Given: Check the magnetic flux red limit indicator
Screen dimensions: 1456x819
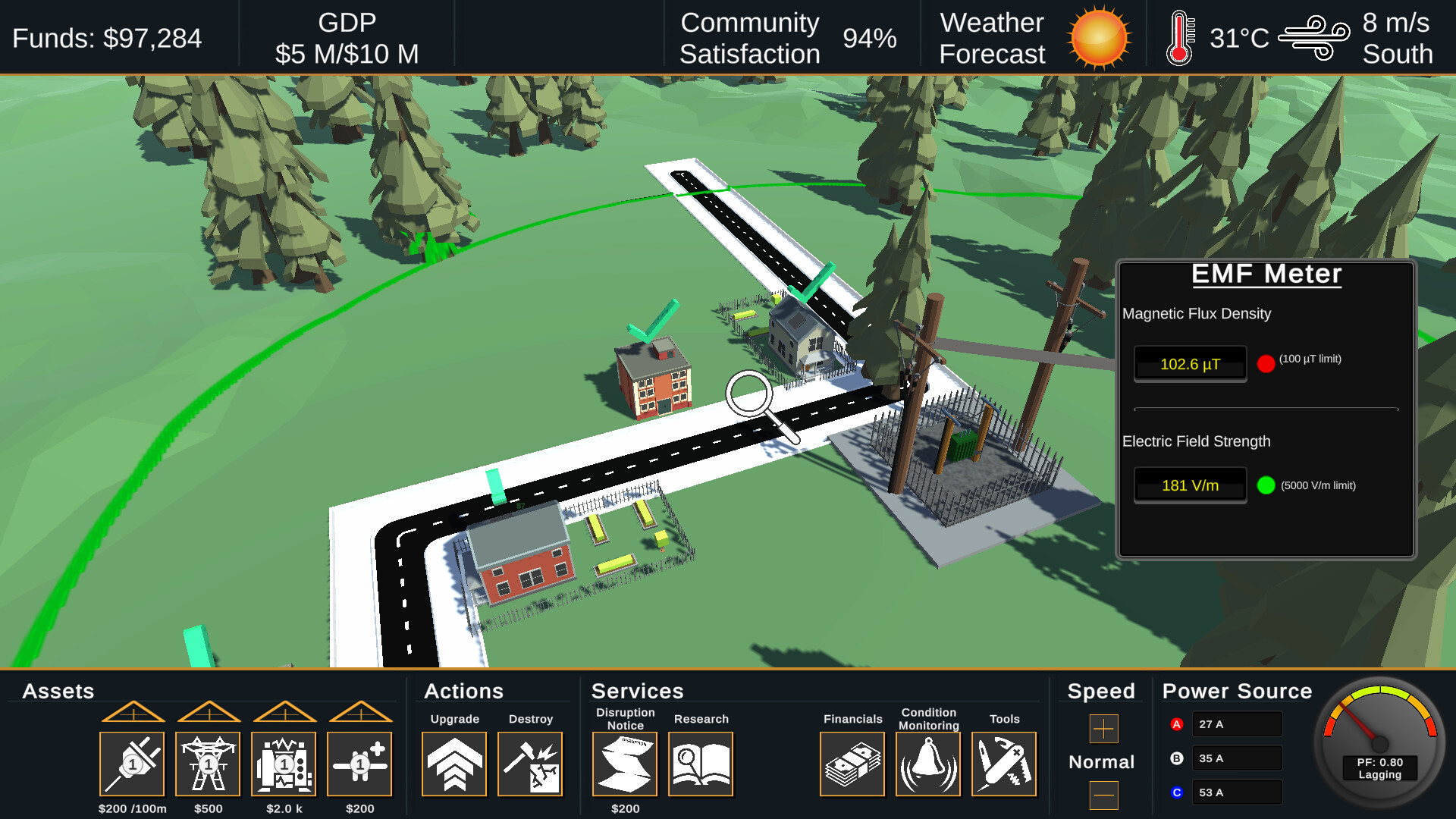Looking at the screenshot, I should [x=1265, y=364].
